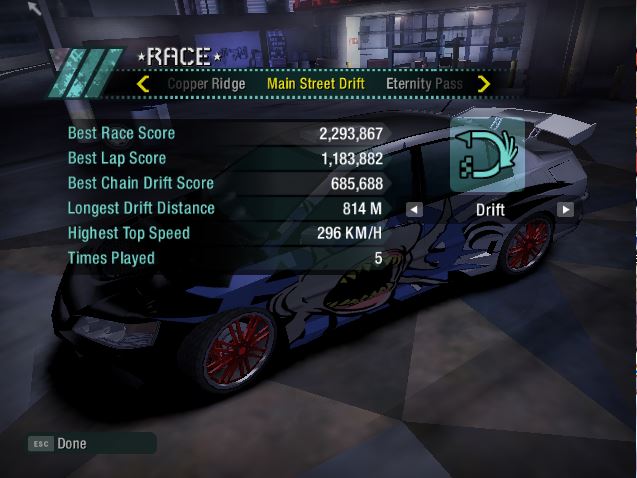Cycle race mode with the white right arrow
637x478 pixels.
(566, 210)
